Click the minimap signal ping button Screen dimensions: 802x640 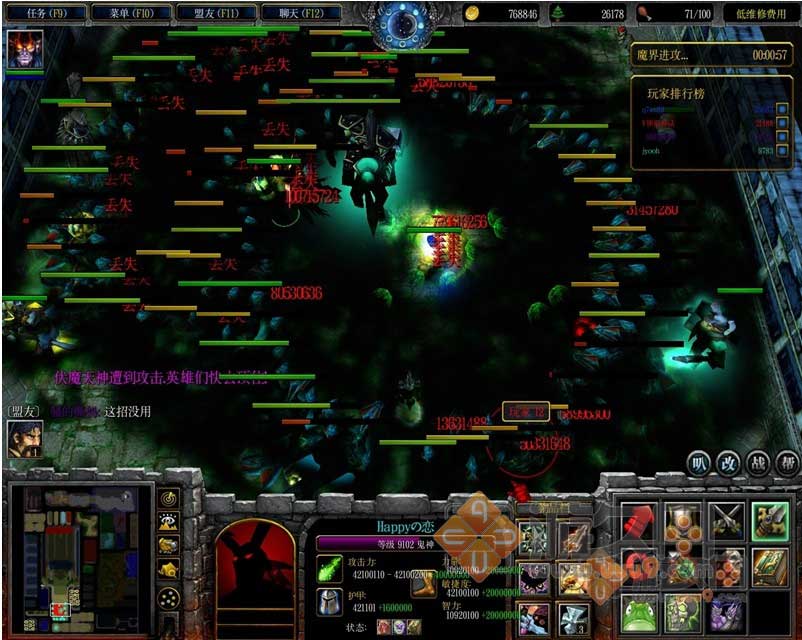point(169,499)
